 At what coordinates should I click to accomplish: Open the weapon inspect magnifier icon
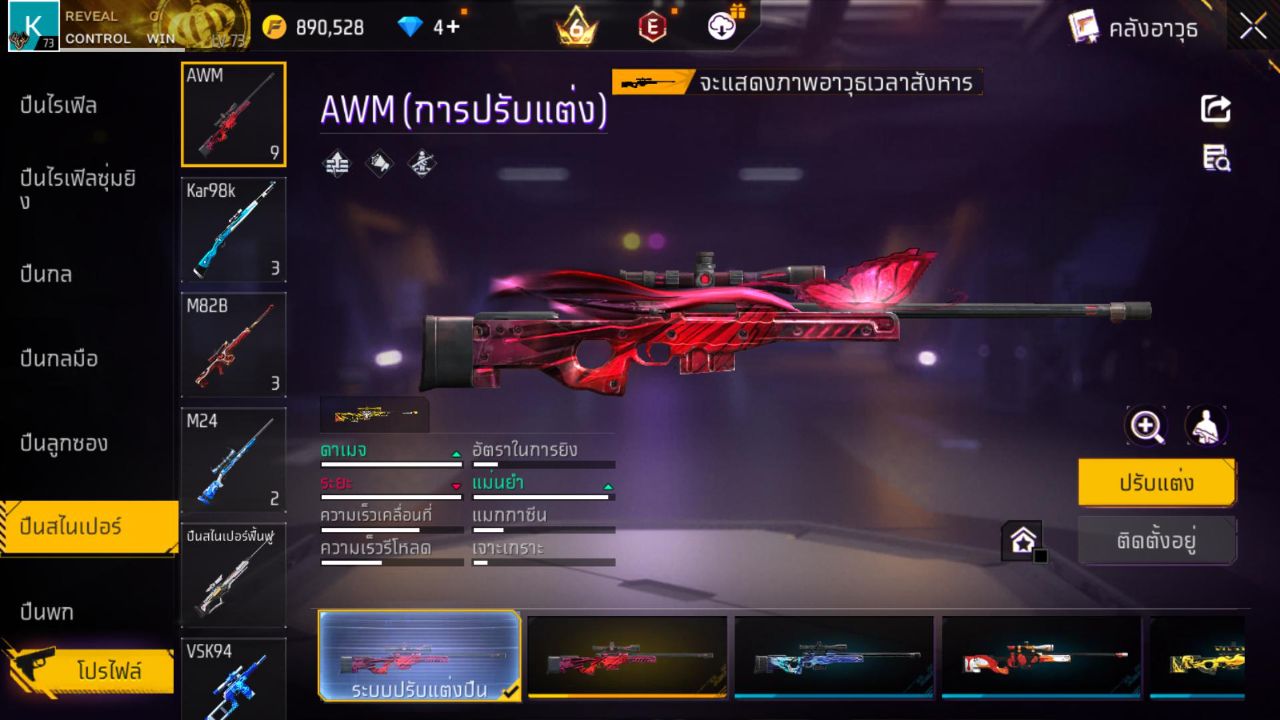point(1146,425)
